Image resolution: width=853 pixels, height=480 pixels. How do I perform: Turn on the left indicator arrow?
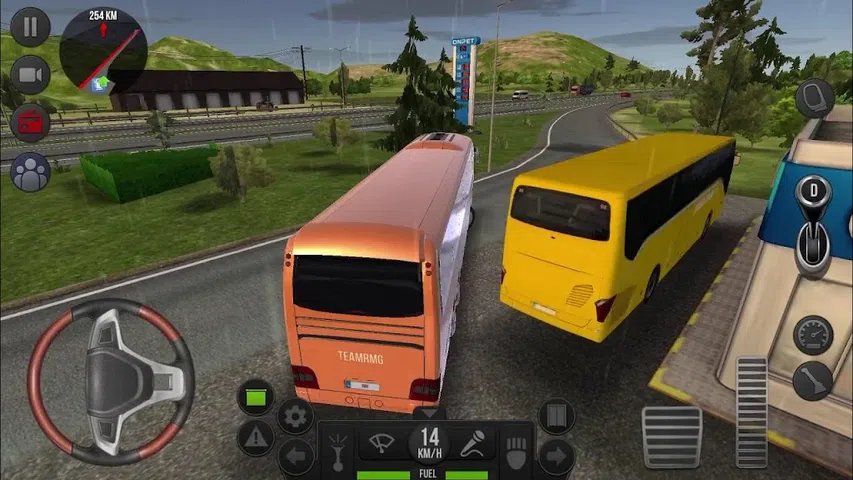click(295, 458)
